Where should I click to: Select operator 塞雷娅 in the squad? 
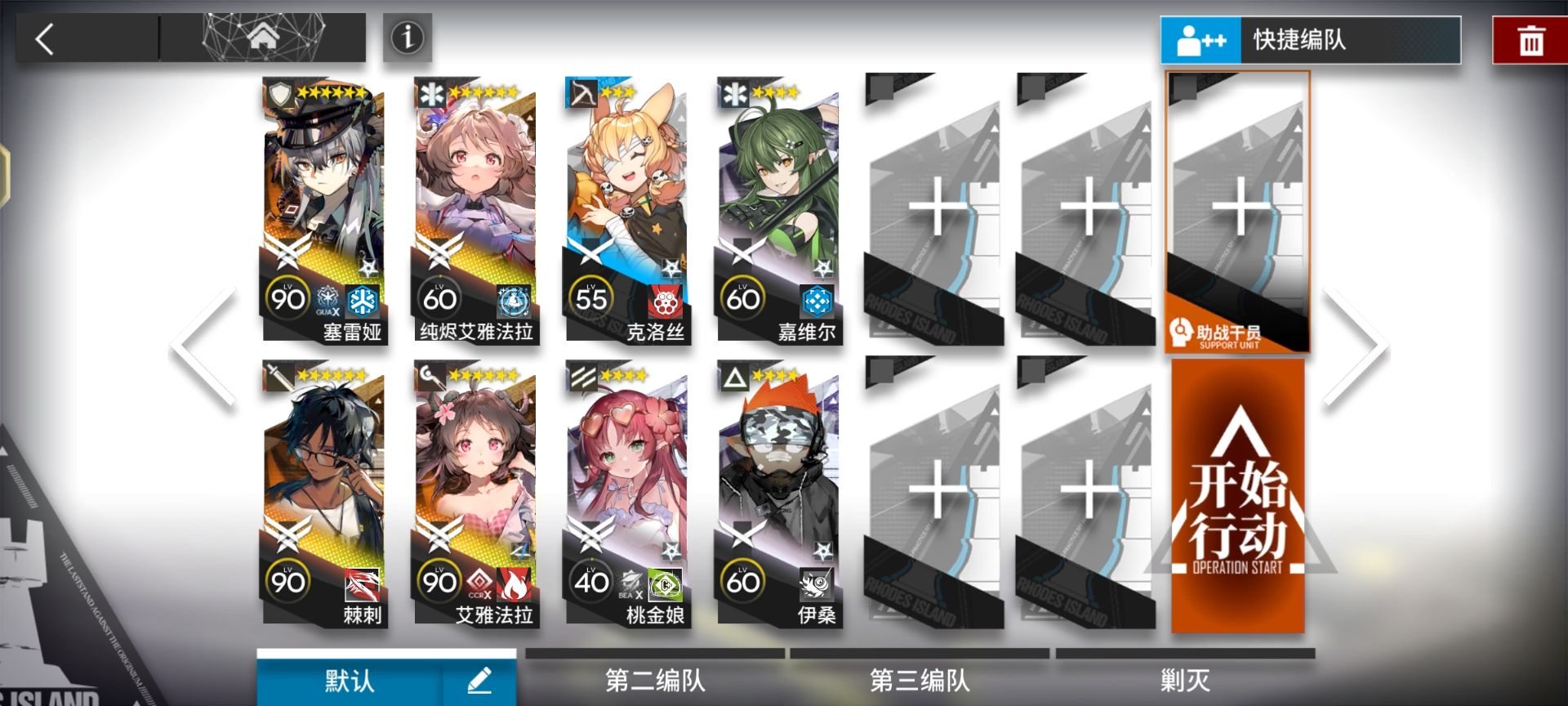pos(323,204)
